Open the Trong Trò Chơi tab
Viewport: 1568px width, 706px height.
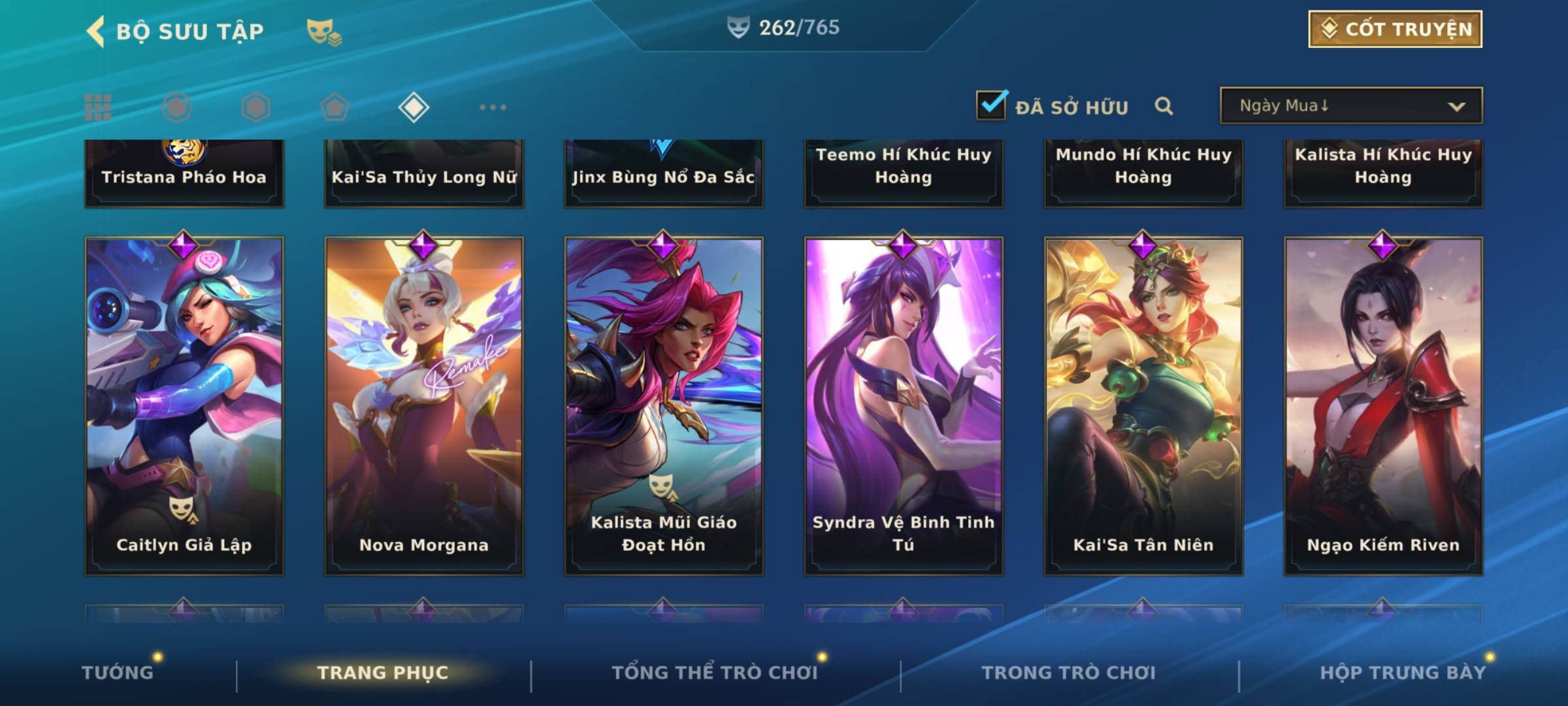coord(1069,673)
